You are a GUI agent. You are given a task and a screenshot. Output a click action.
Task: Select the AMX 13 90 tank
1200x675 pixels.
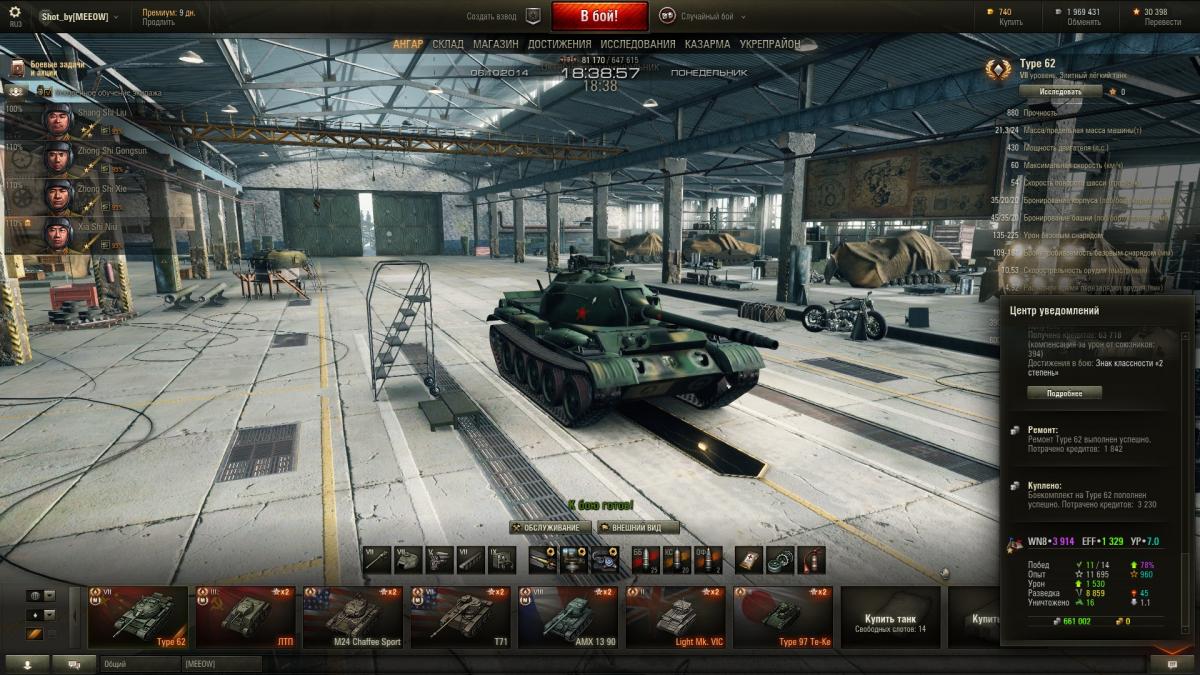click(x=568, y=617)
